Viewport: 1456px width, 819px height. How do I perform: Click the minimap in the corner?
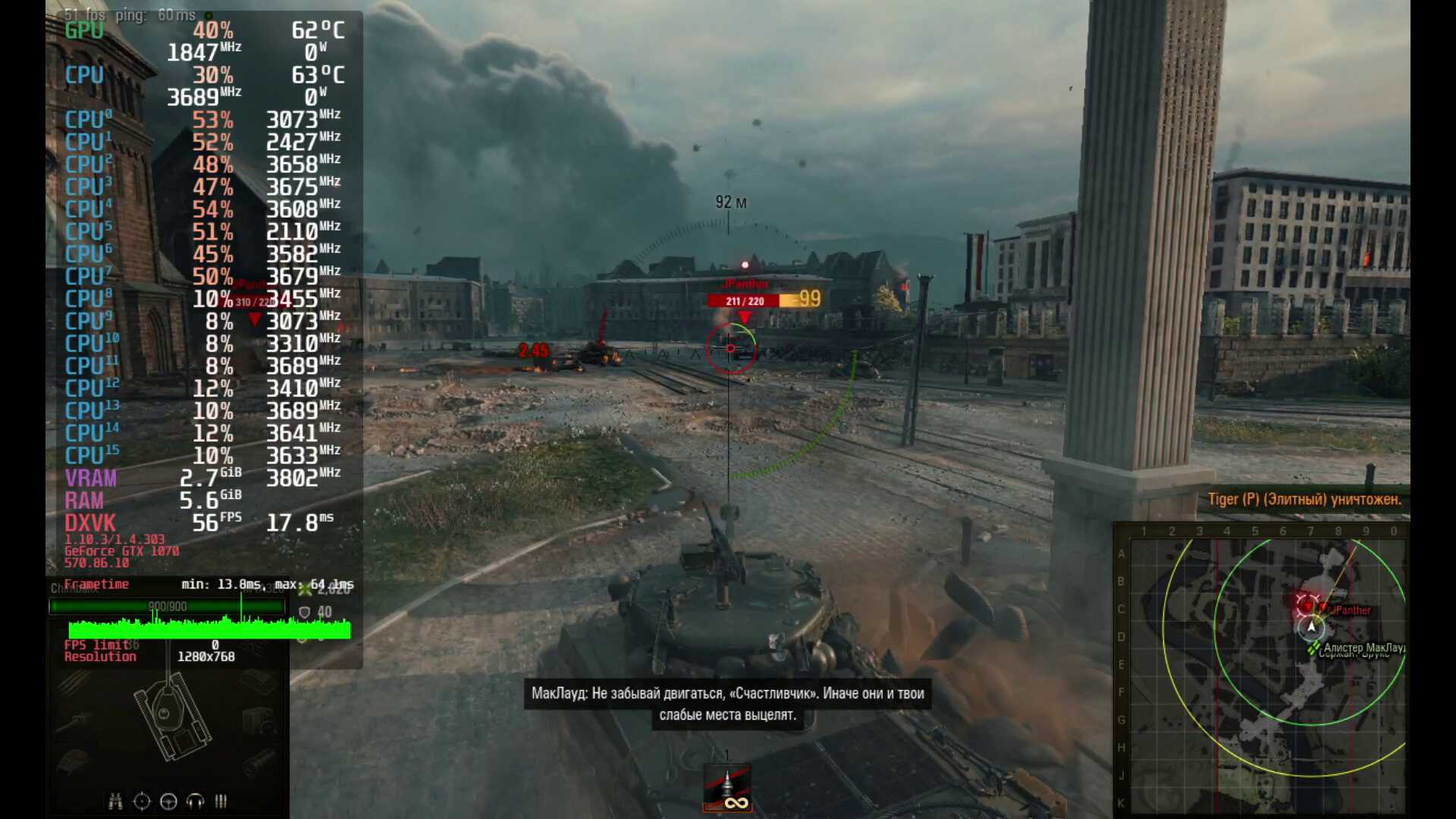(x=1262, y=670)
